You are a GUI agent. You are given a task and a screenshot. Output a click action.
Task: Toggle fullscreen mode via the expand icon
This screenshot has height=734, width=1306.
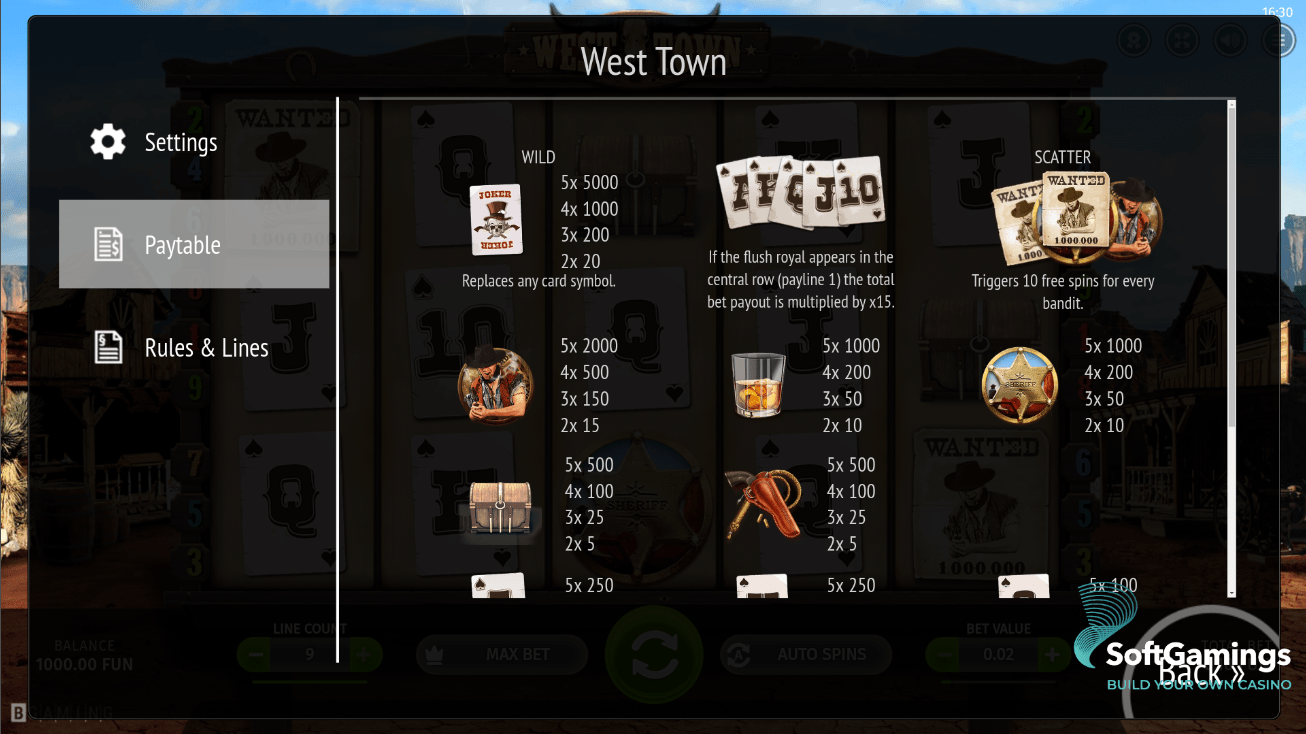(x=1182, y=40)
